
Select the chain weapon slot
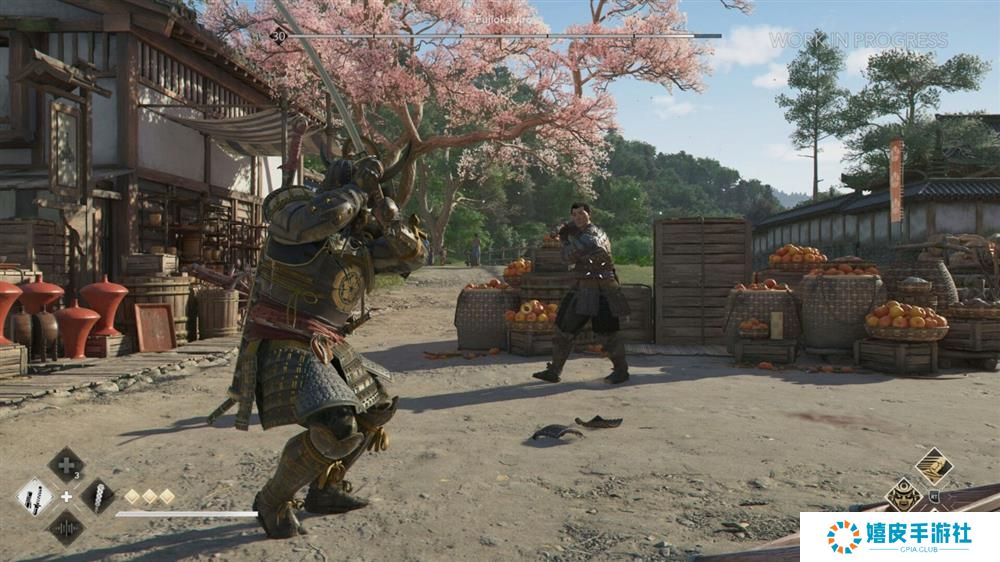(97, 496)
